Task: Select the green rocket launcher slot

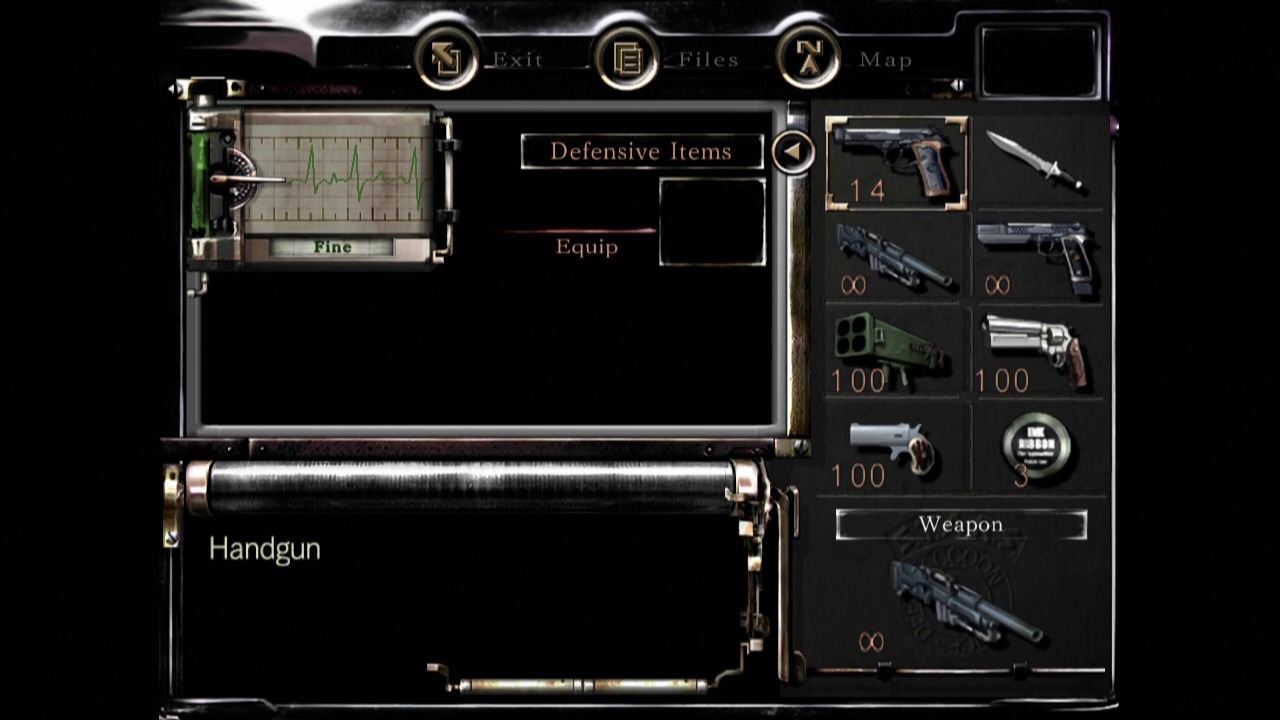Action: (x=894, y=354)
